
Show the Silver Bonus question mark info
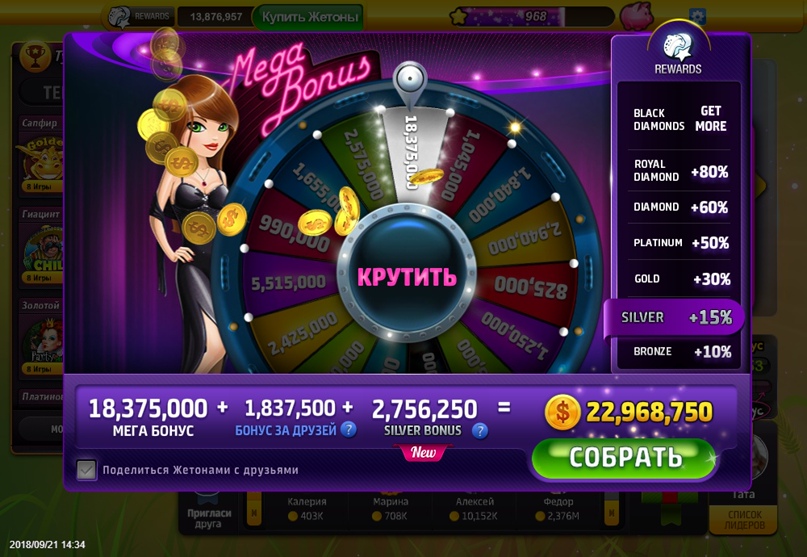pos(480,430)
